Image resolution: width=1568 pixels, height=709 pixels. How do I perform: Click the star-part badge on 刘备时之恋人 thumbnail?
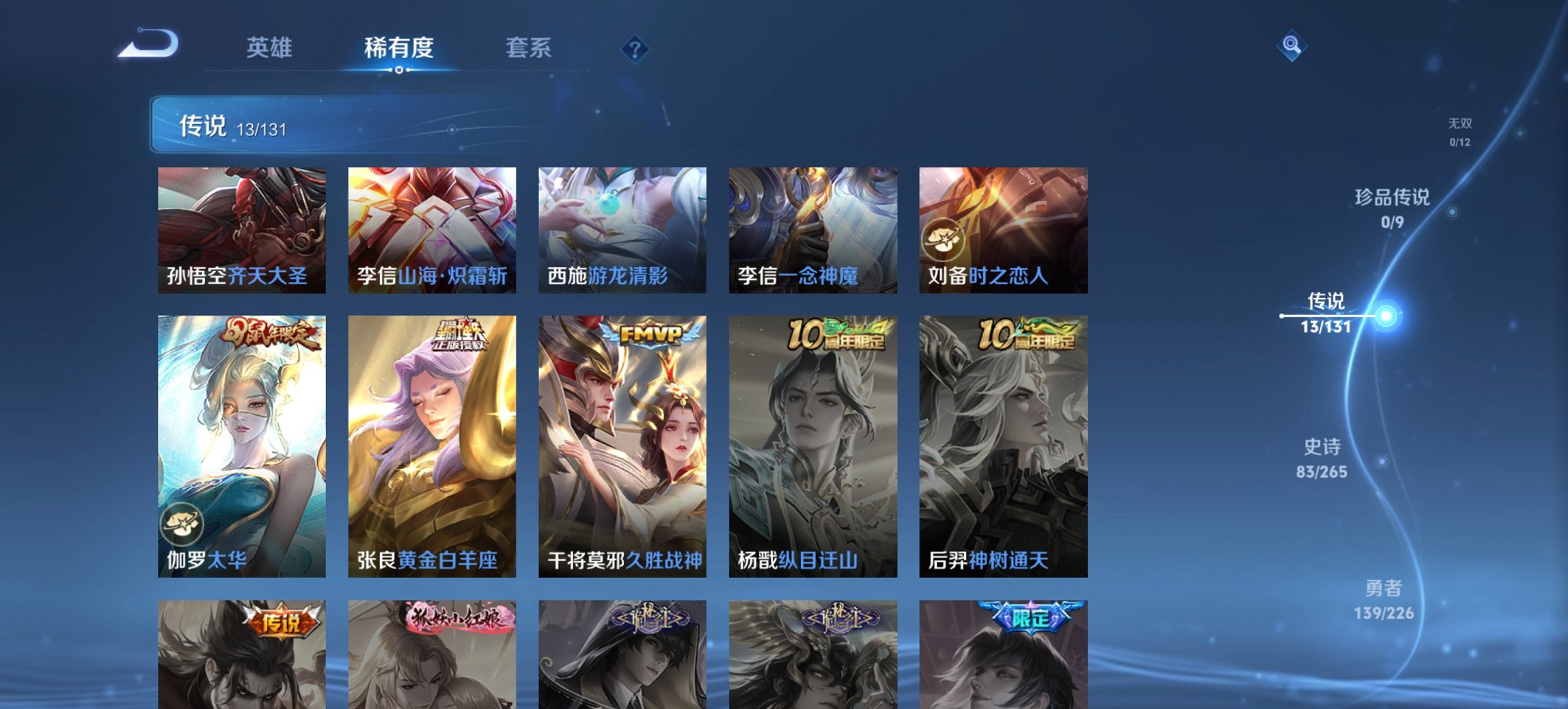[942, 239]
